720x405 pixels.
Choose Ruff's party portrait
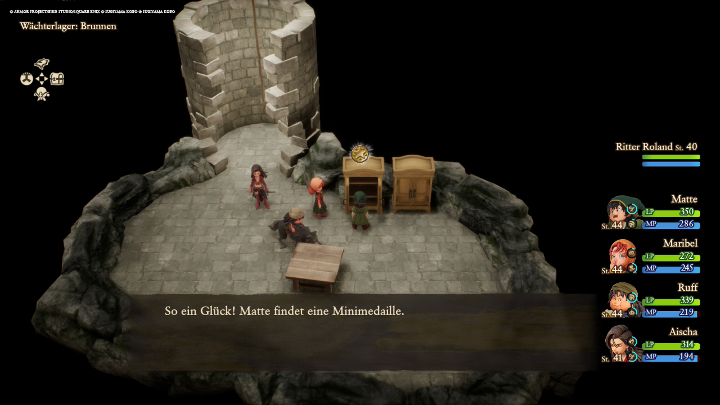coord(622,300)
